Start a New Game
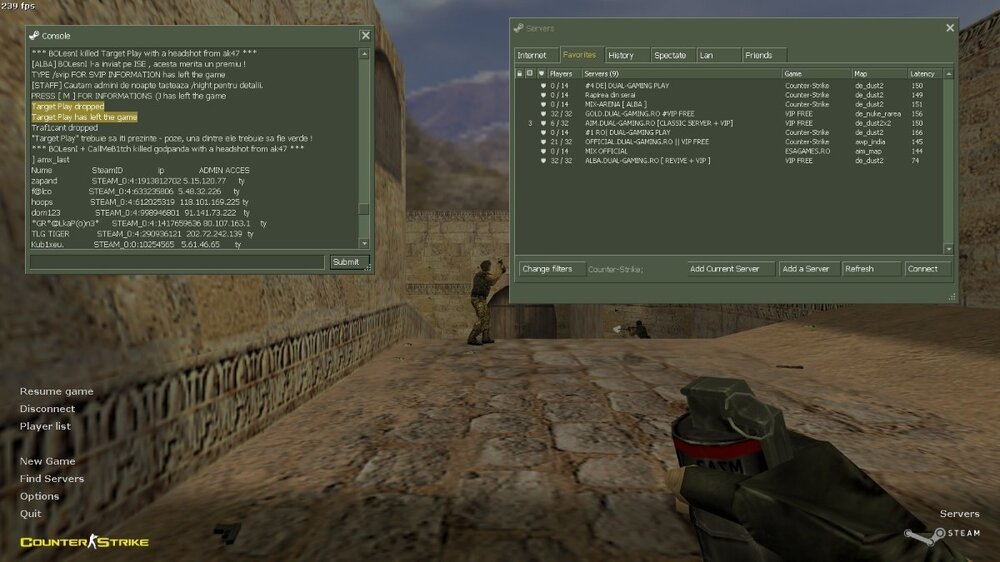This screenshot has width=1000, height=562. point(47,461)
